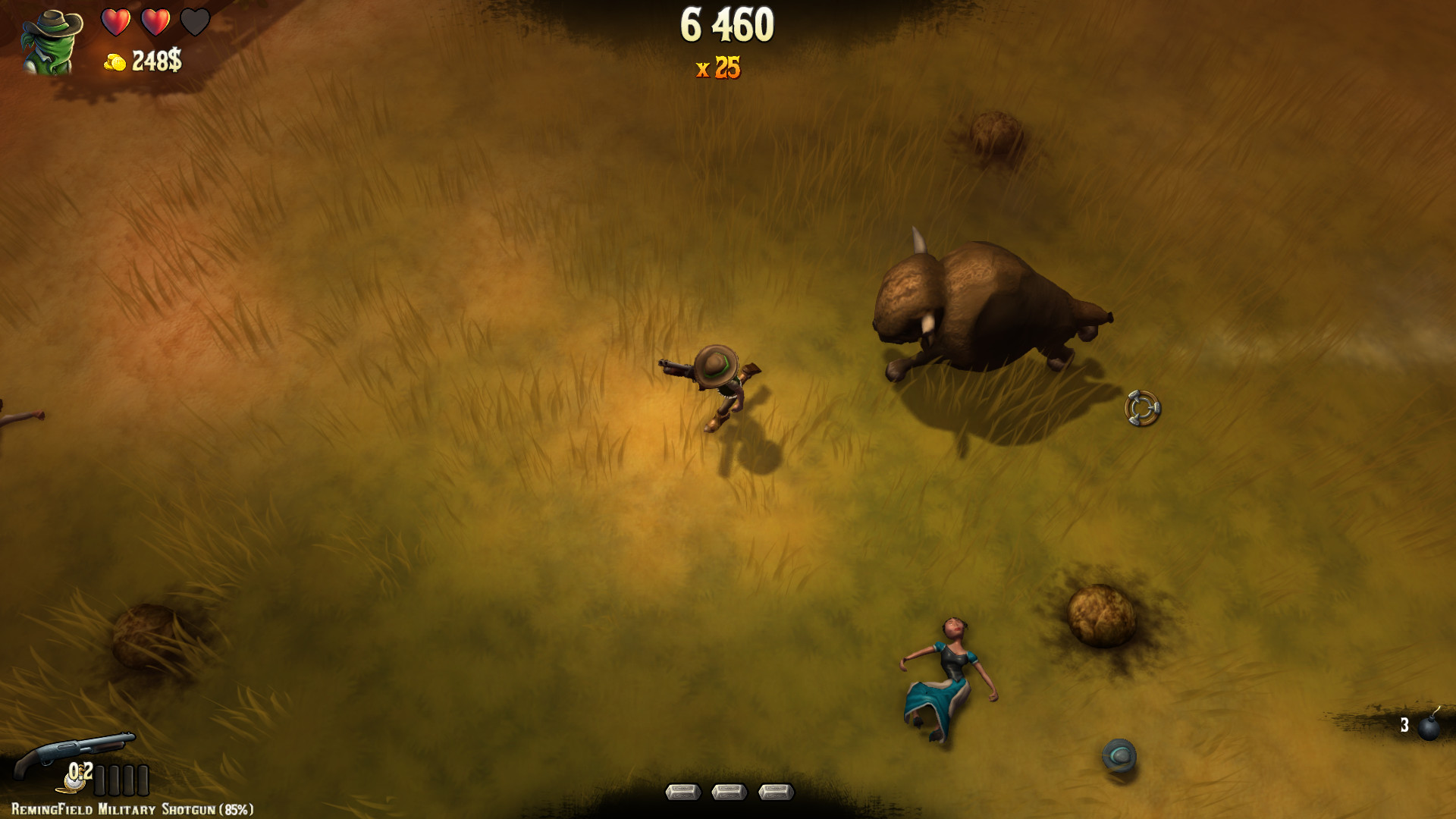Toggle the first red heart
The width and height of the screenshot is (1456, 819).
pyautogui.click(x=118, y=23)
